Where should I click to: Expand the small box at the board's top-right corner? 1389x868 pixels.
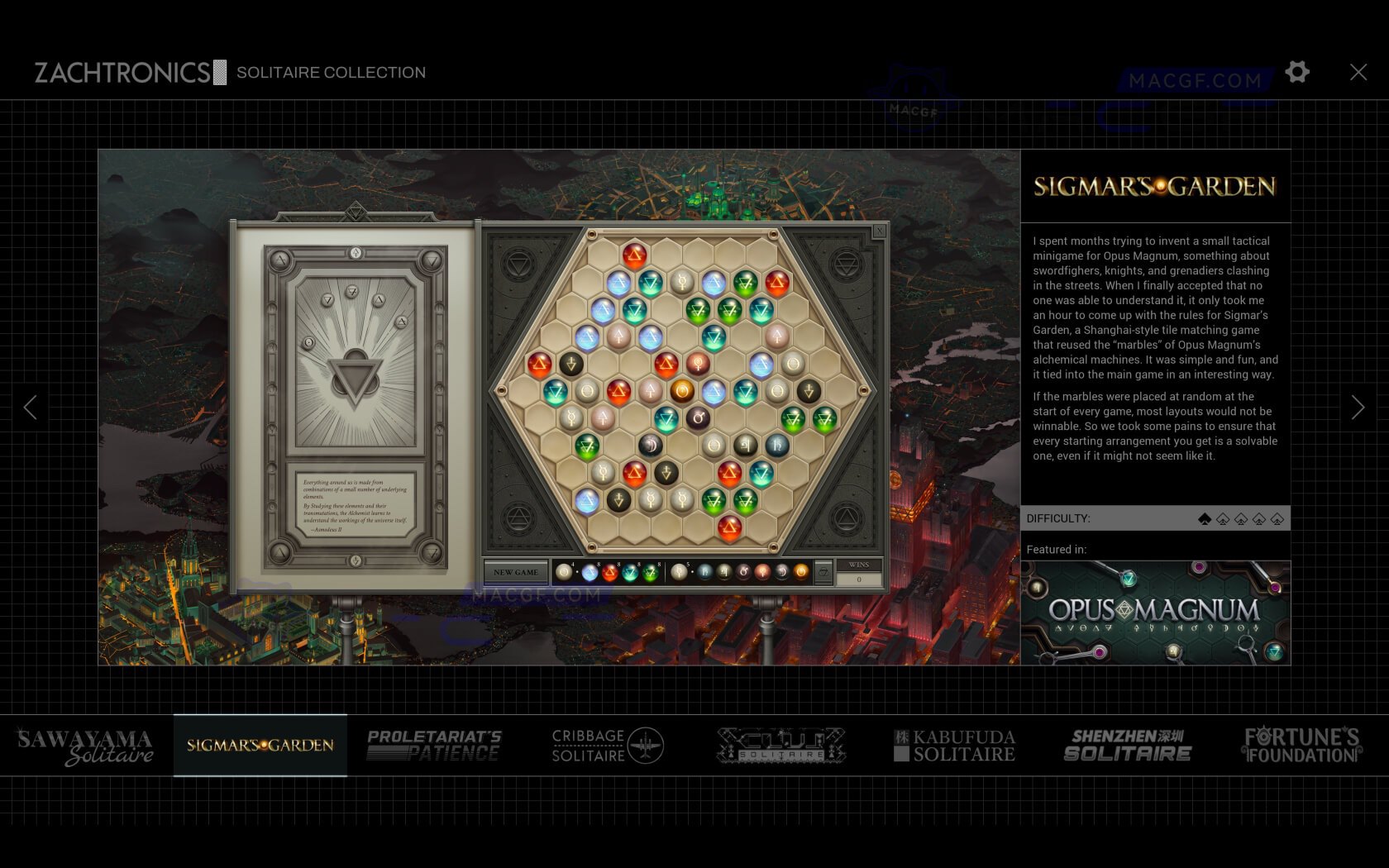click(878, 231)
